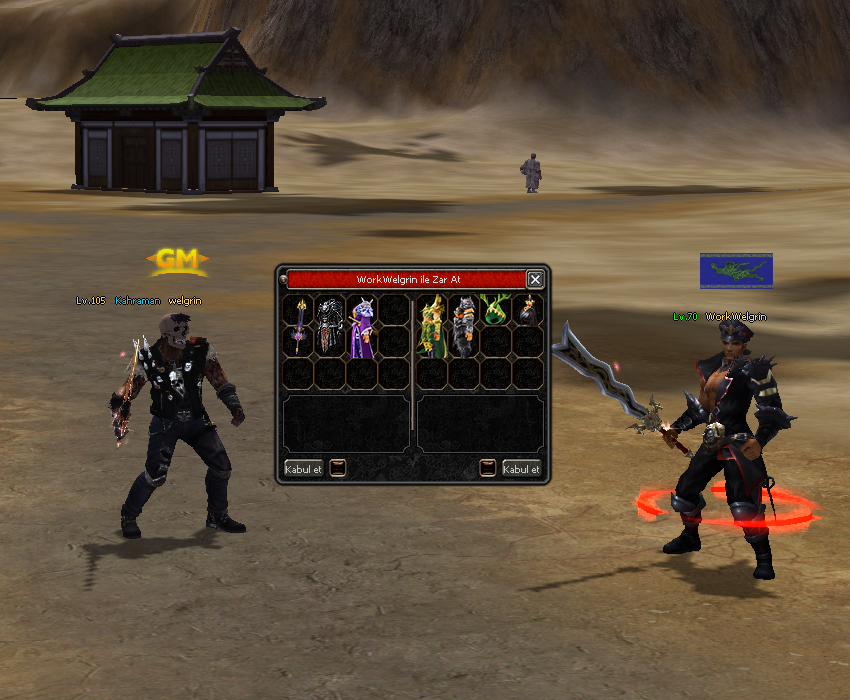Select the black hair with gold crown item
This screenshot has height=700, width=850.
pyautogui.click(x=527, y=310)
